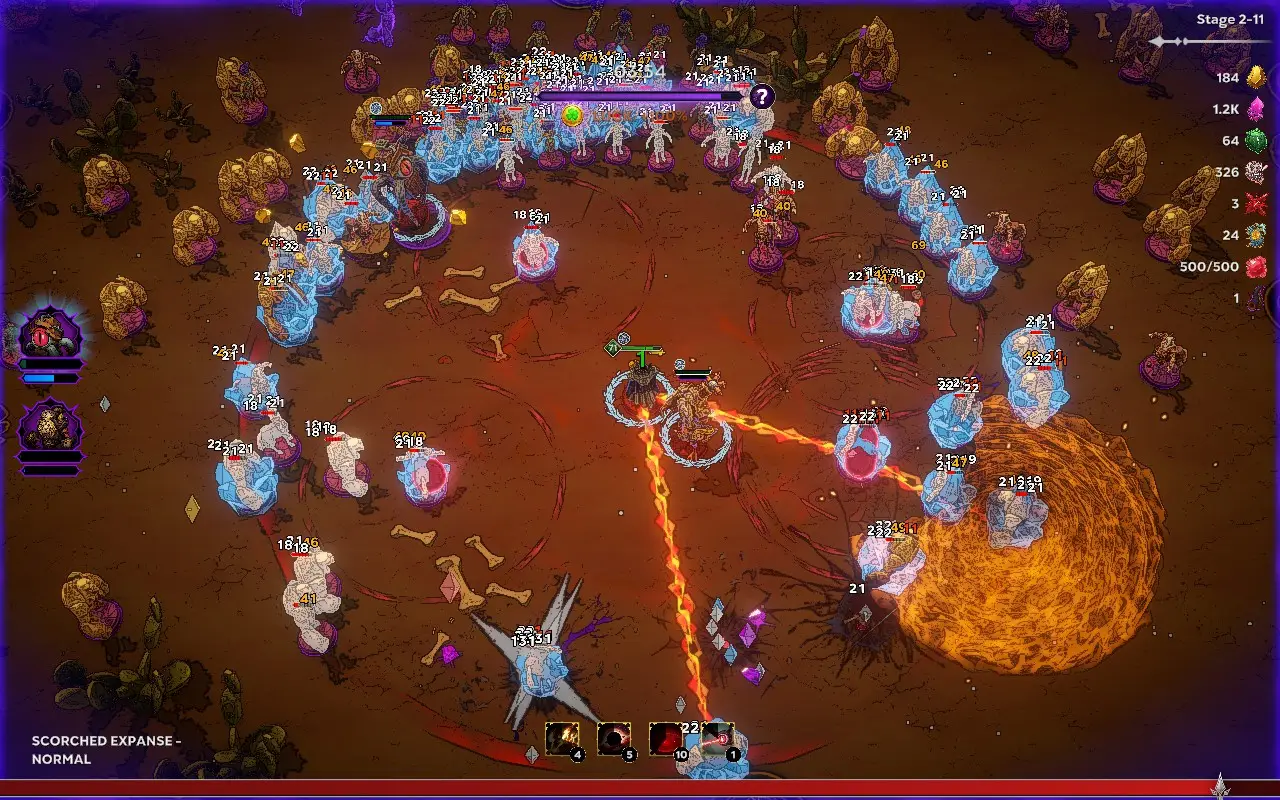Select the red cross resource icon showing 3
This screenshot has height=800, width=1280.
tap(1258, 204)
